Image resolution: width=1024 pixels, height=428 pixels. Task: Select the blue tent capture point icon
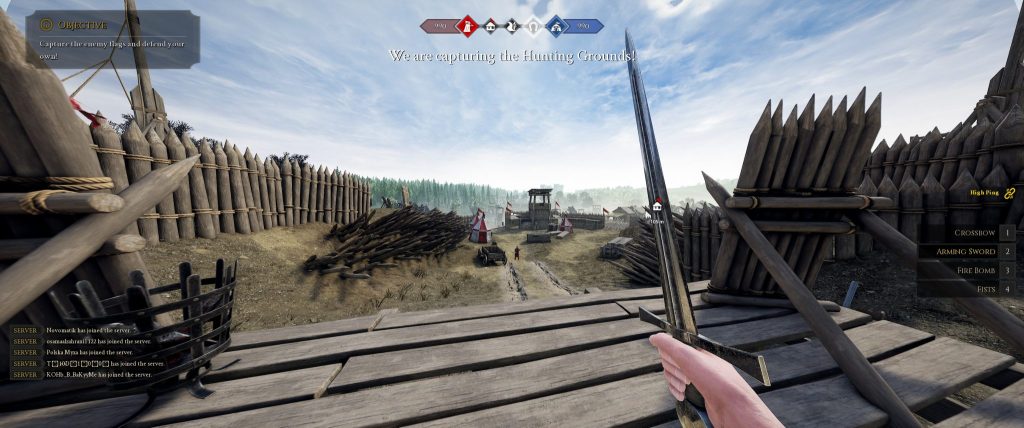[x=556, y=26]
